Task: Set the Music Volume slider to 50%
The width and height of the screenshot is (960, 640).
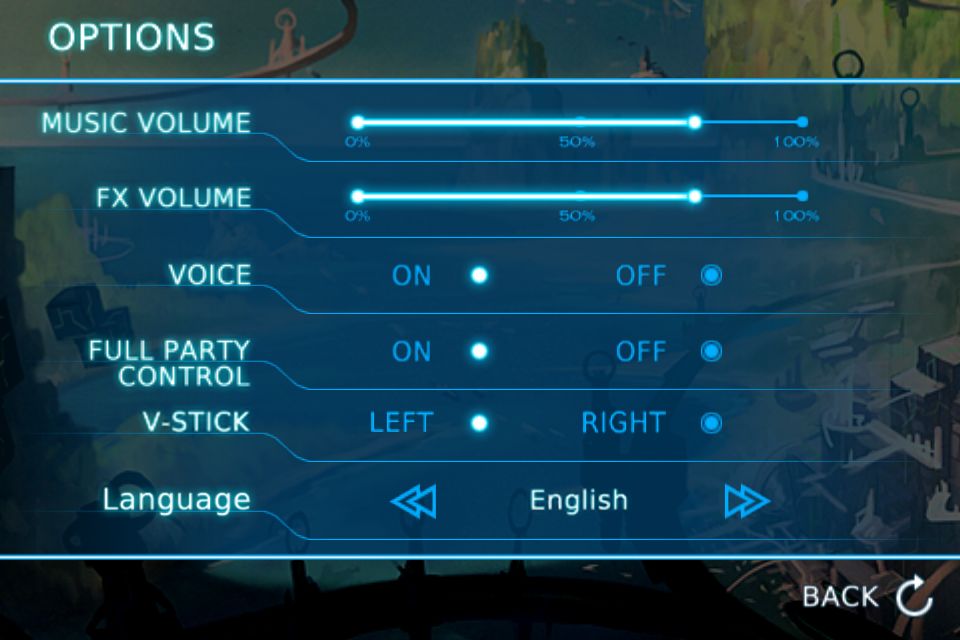Action: pos(580,122)
